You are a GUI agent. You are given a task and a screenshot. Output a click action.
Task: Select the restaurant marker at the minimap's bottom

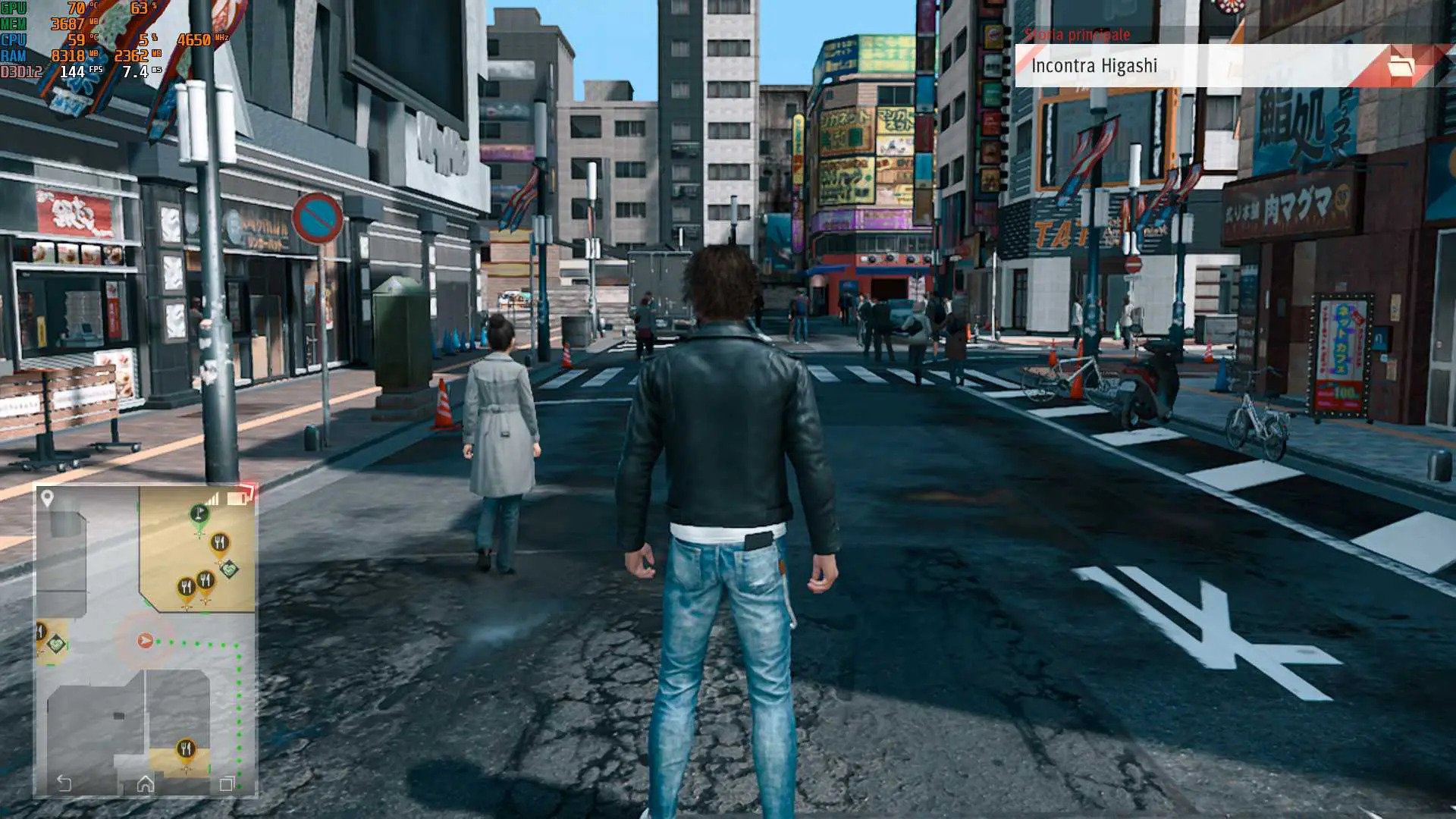[186, 751]
